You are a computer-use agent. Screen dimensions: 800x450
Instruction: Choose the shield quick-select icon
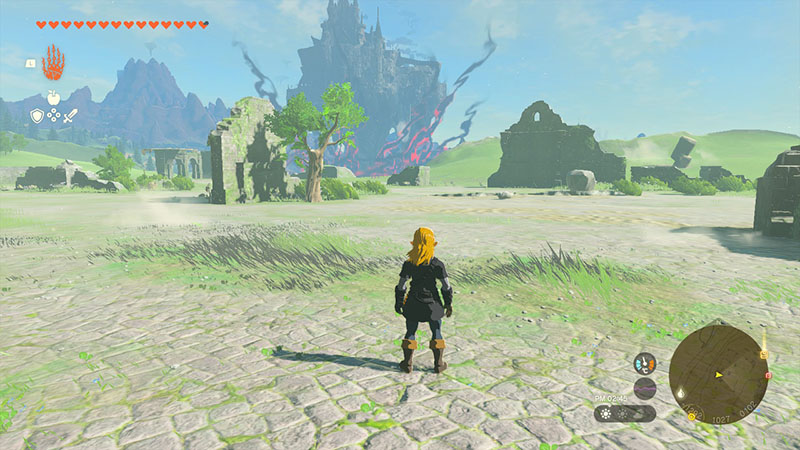tap(37, 116)
